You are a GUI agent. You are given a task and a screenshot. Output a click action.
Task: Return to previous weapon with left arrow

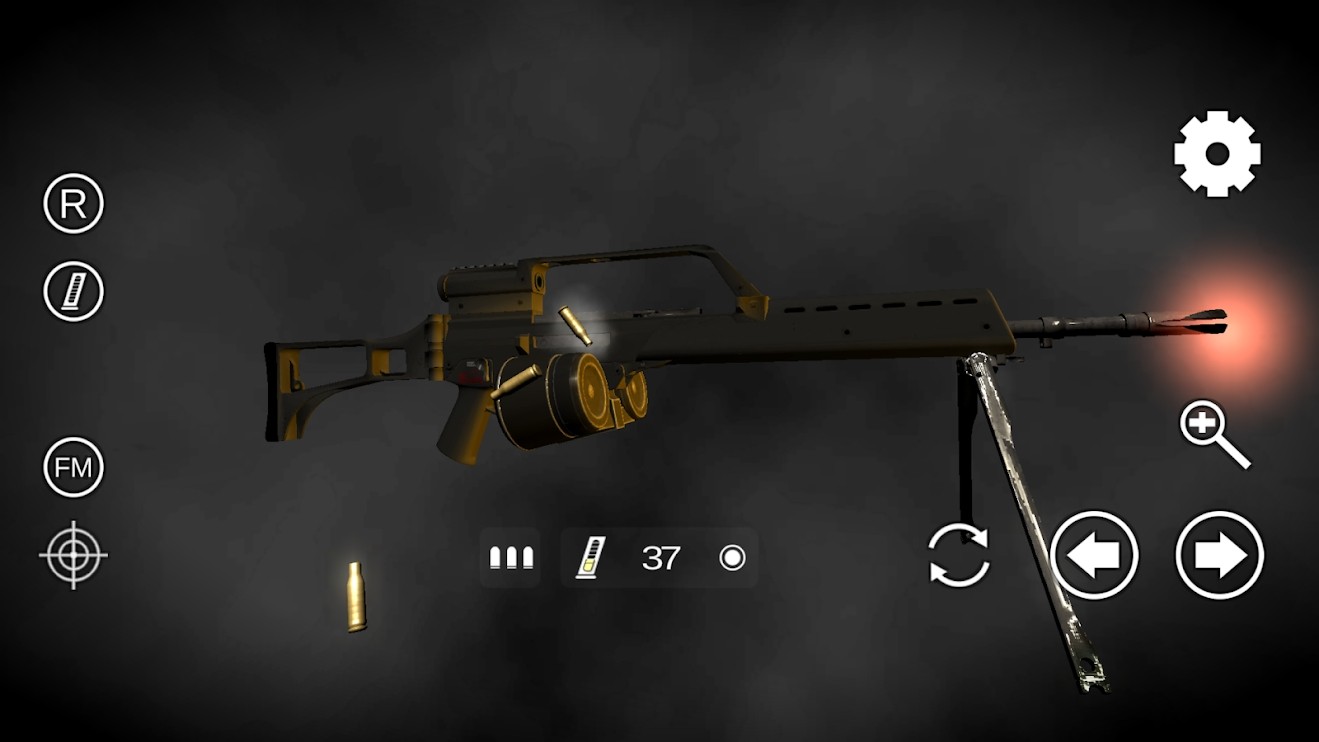tap(1096, 558)
